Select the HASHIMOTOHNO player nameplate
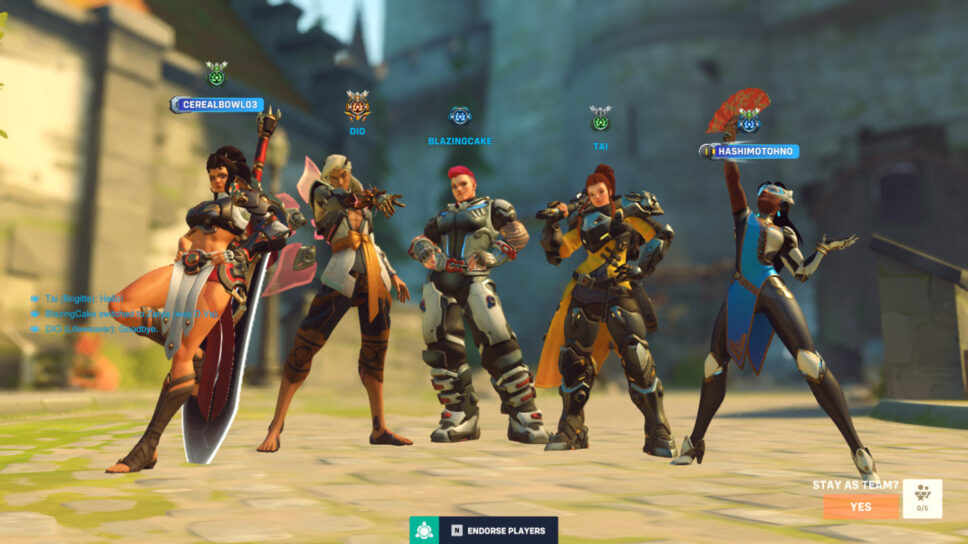 749,151
